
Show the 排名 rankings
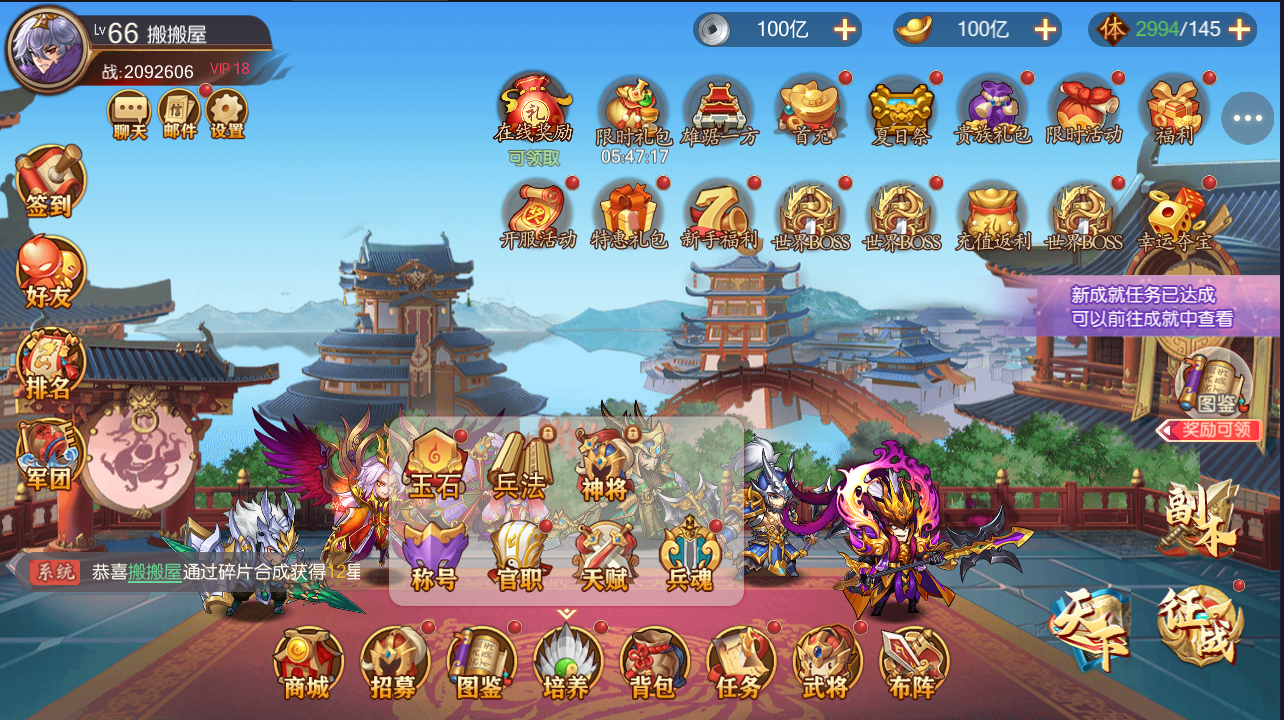(49, 365)
